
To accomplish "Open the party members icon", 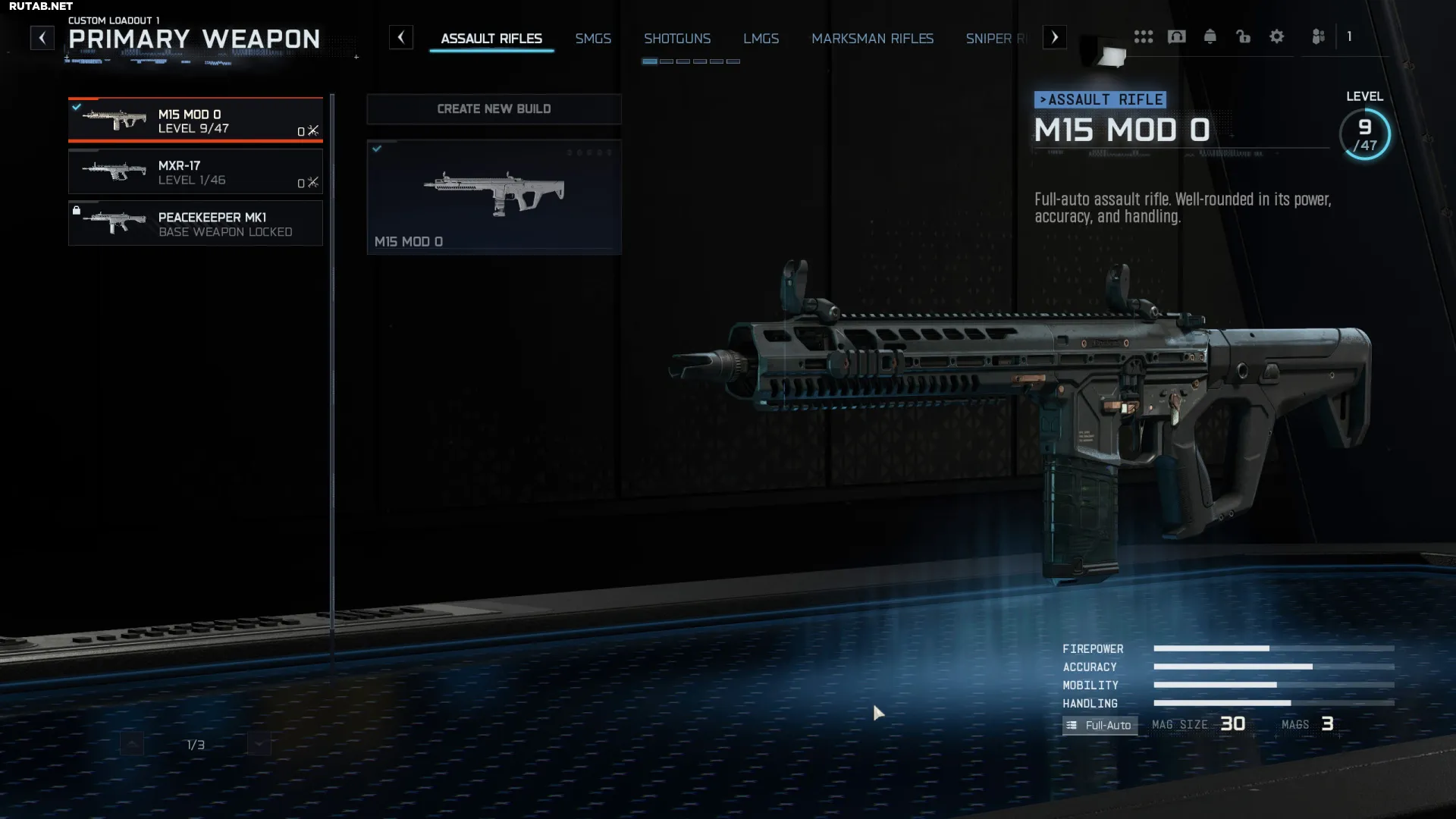I will point(1319,36).
